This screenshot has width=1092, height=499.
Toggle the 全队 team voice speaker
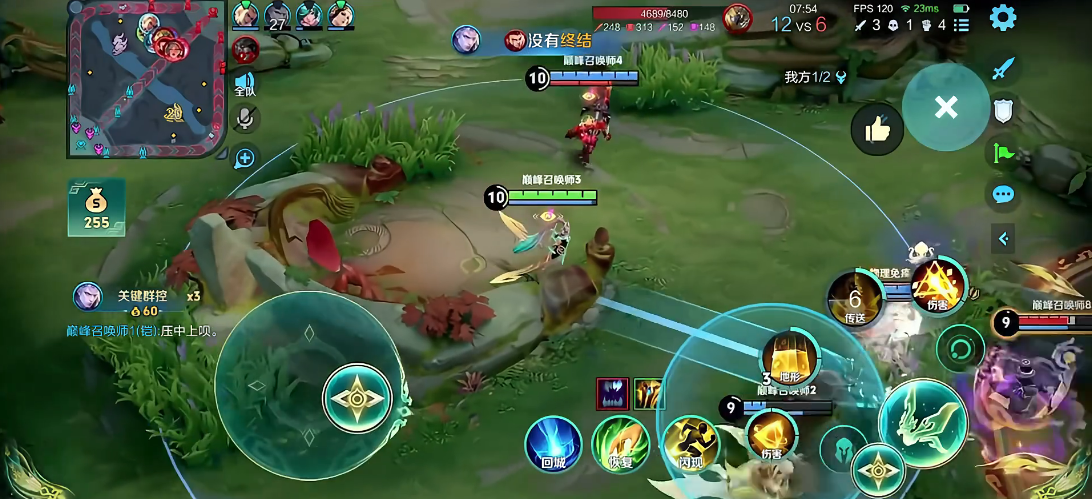coord(245,84)
